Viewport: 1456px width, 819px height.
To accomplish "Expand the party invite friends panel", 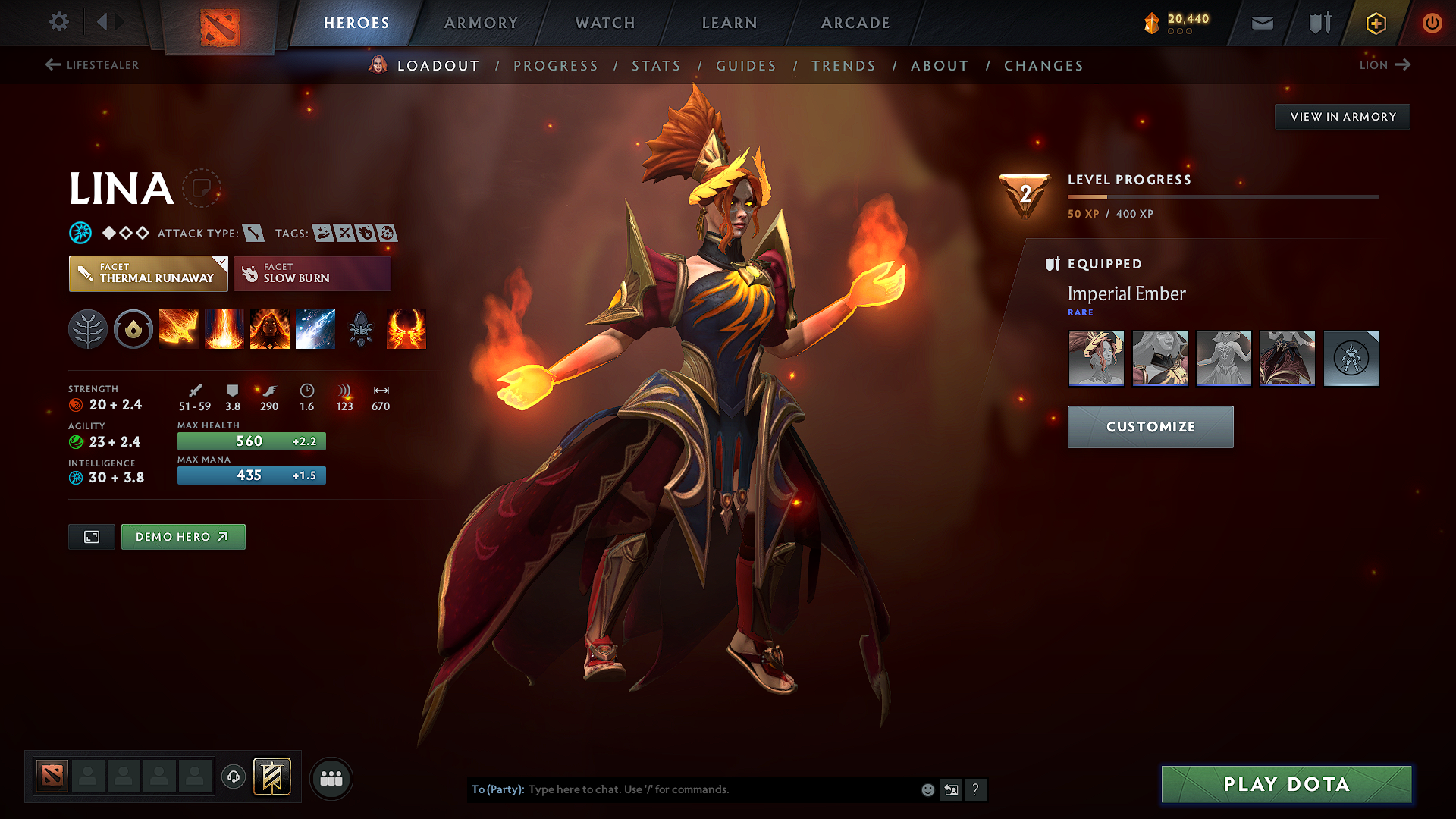I will (x=331, y=778).
